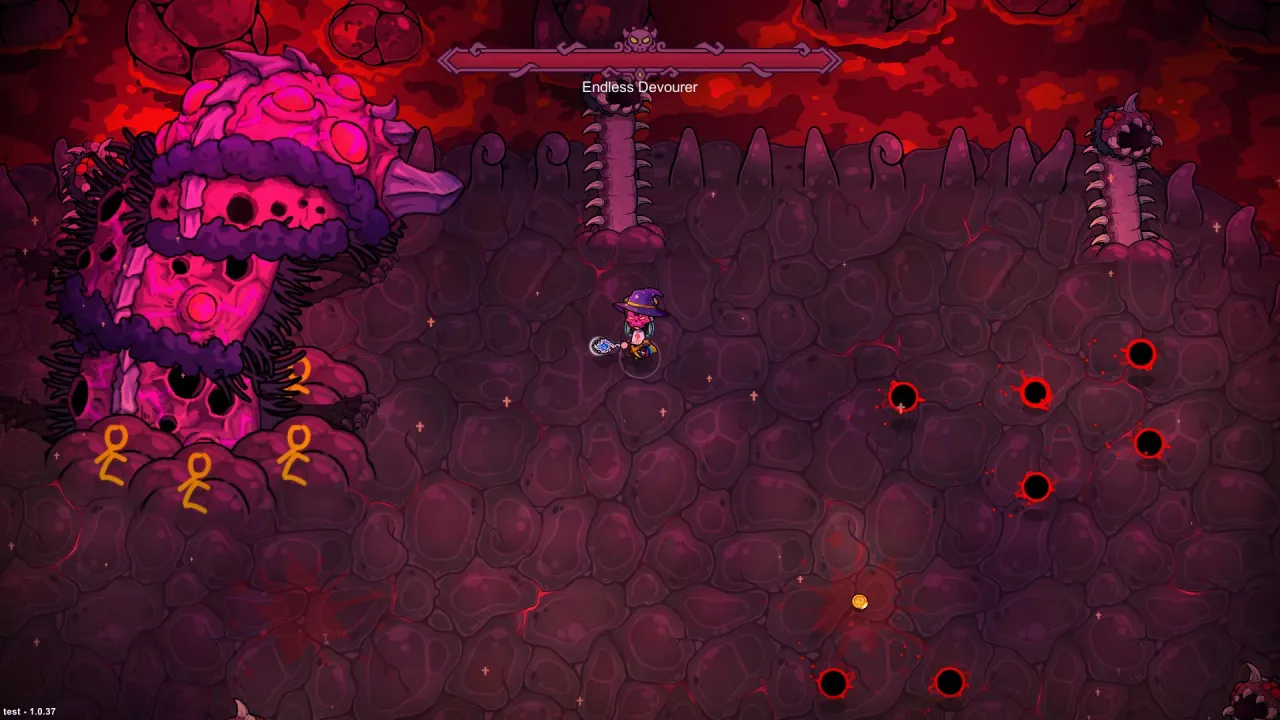Click the spinning flail weapon beside the witch
Screen dimensions: 1280x720
(601, 346)
